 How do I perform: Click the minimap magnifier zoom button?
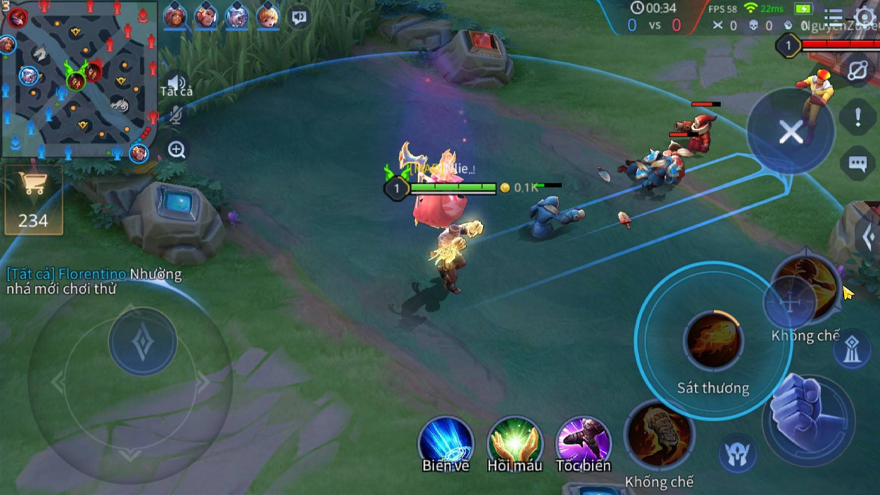tap(177, 150)
